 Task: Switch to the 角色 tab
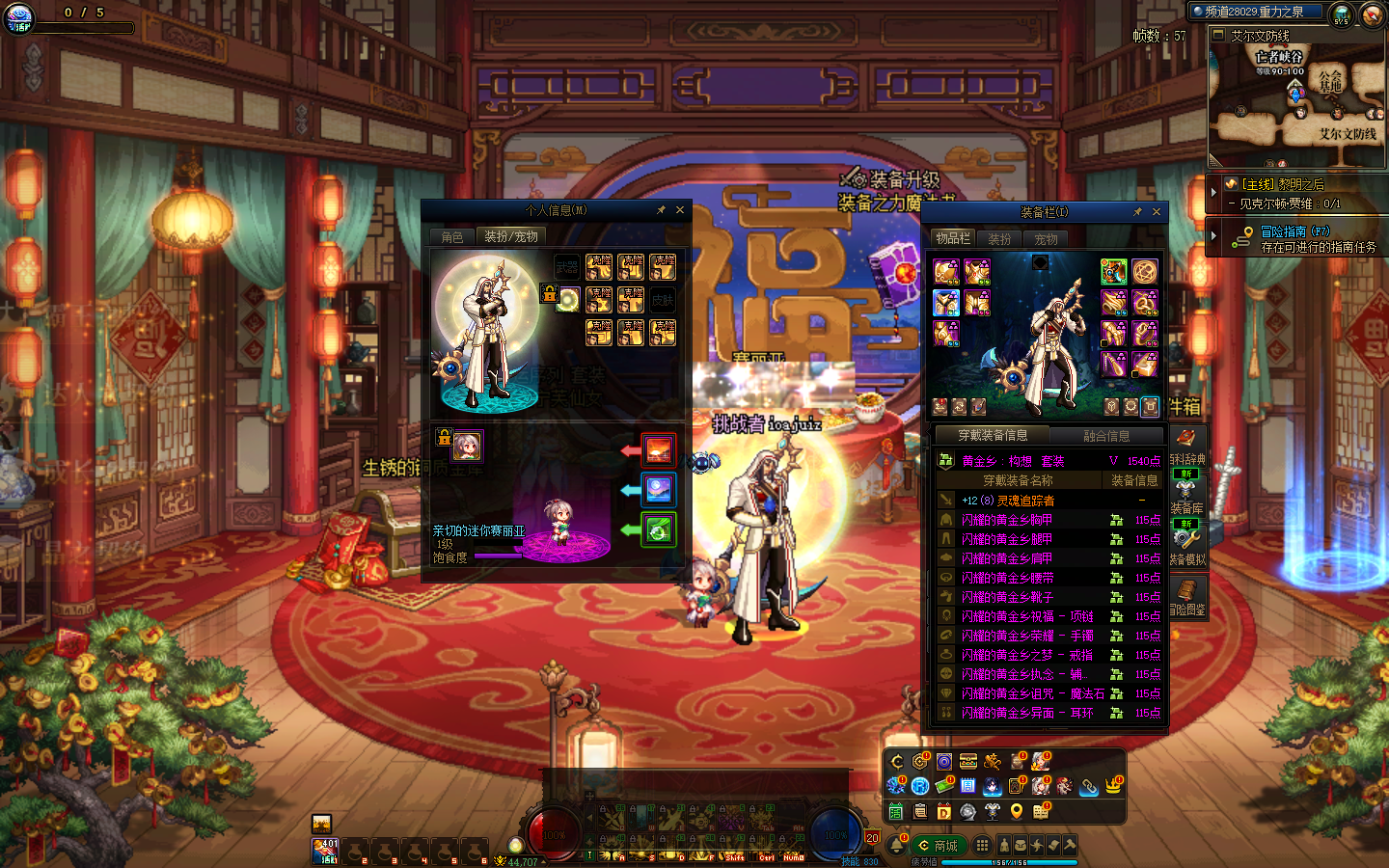[452, 237]
